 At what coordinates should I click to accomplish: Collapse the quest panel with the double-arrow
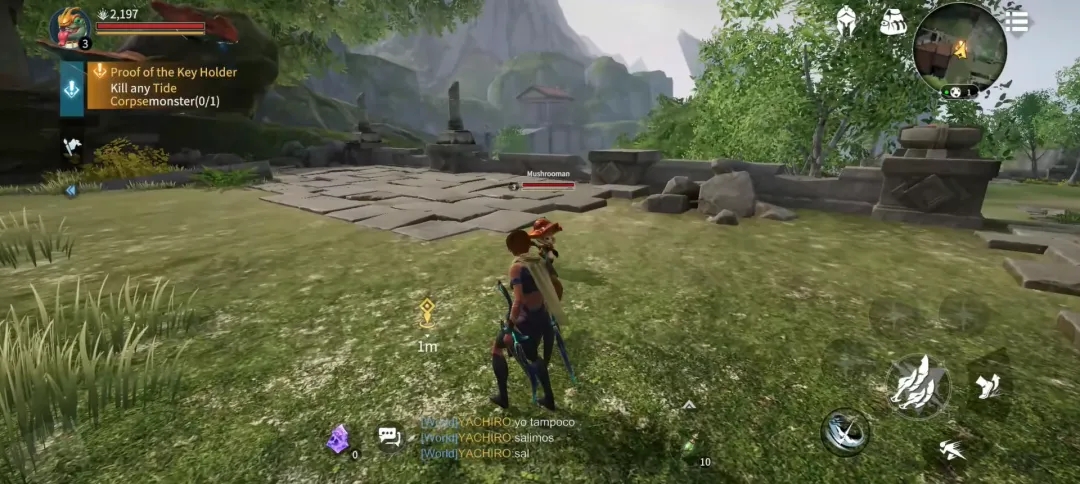pyautogui.click(x=71, y=191)
